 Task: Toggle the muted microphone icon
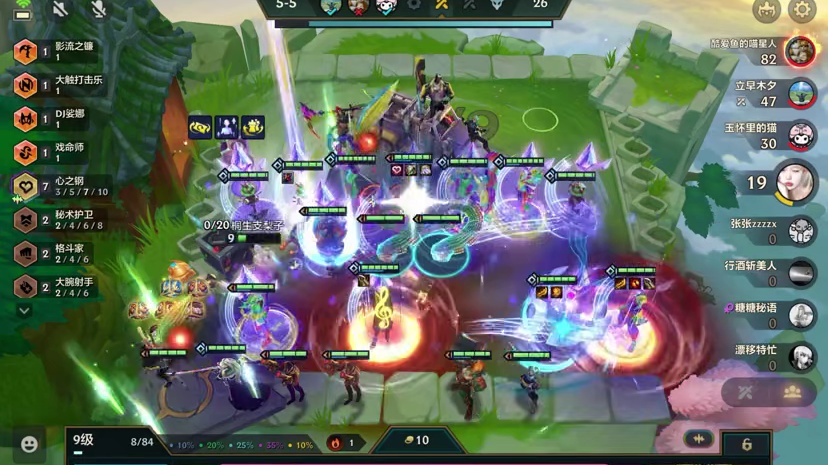pos(98,9)
